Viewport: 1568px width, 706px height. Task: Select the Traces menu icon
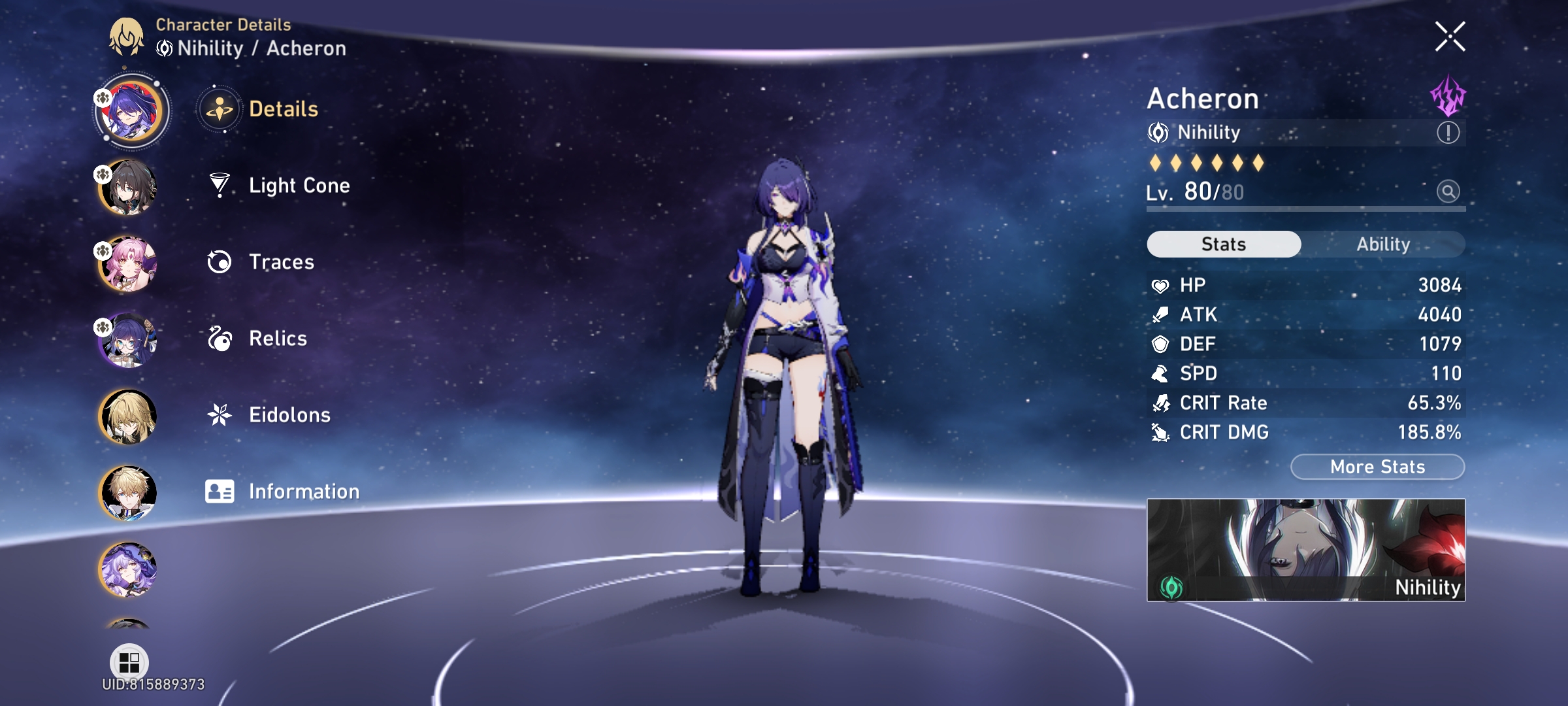[x=220, y=261]
